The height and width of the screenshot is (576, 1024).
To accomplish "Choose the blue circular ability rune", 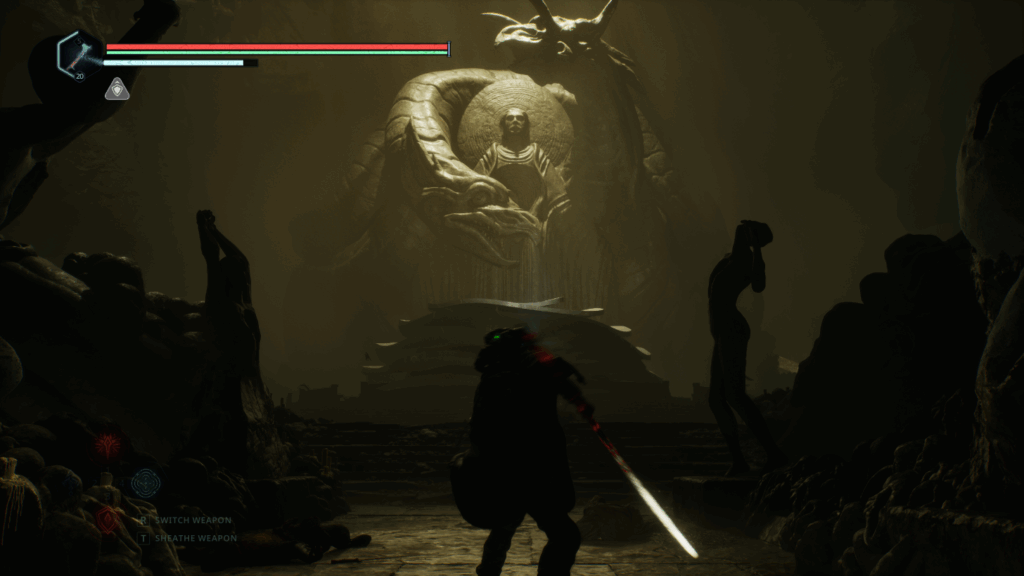I will 146,483.
